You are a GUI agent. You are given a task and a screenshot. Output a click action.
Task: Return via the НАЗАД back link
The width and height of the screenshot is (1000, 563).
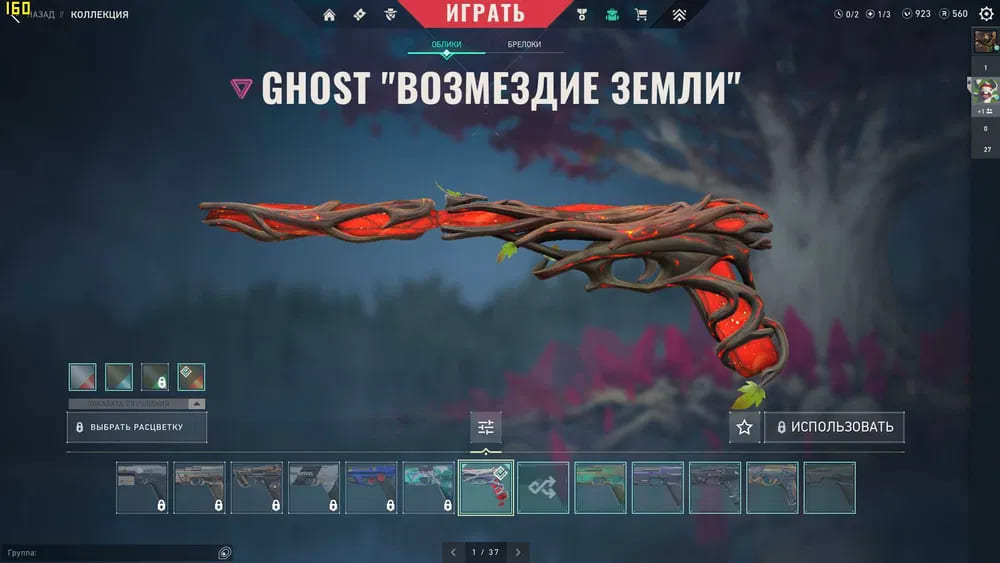(x=40, y=15)
